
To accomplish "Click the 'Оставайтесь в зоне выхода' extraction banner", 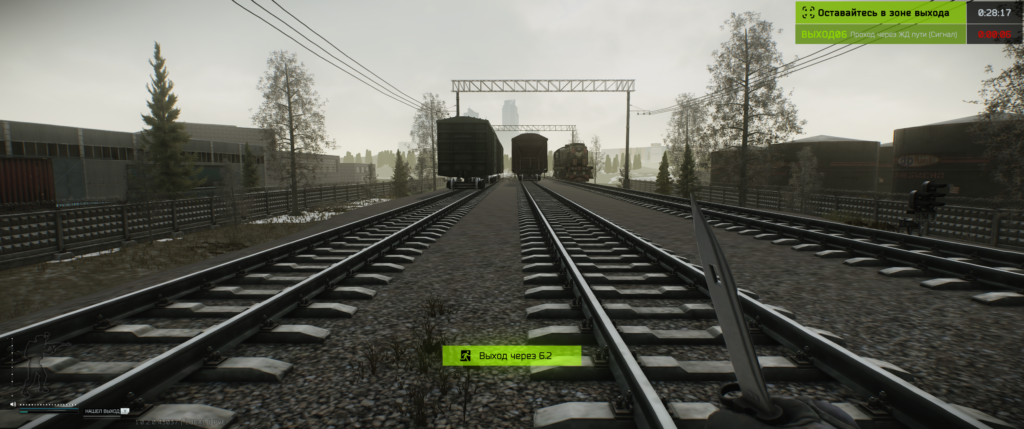I will pyautogui.click(x=881, y=13).
